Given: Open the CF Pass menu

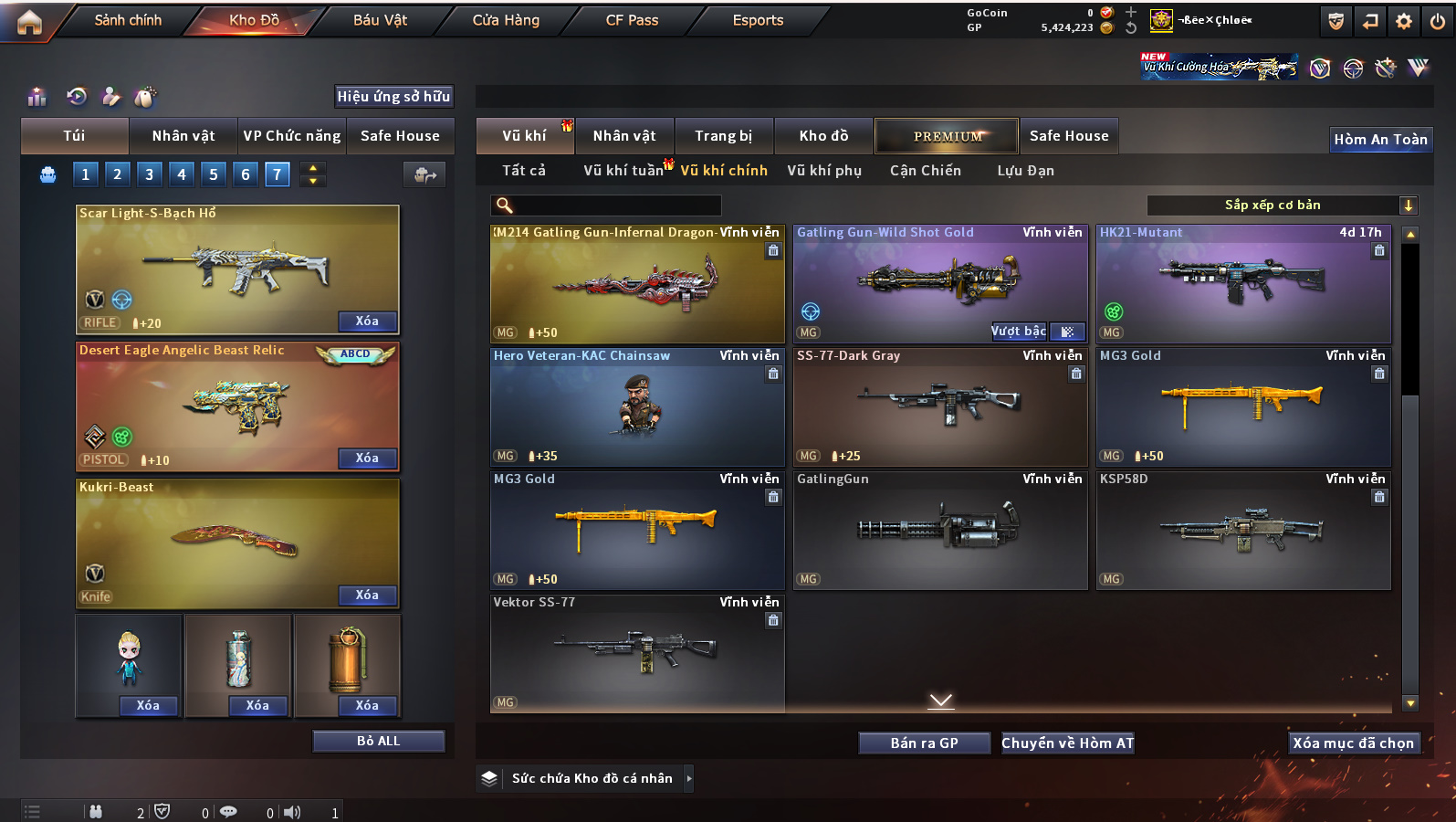Looking at the screenshot, I should coord(632,20).
